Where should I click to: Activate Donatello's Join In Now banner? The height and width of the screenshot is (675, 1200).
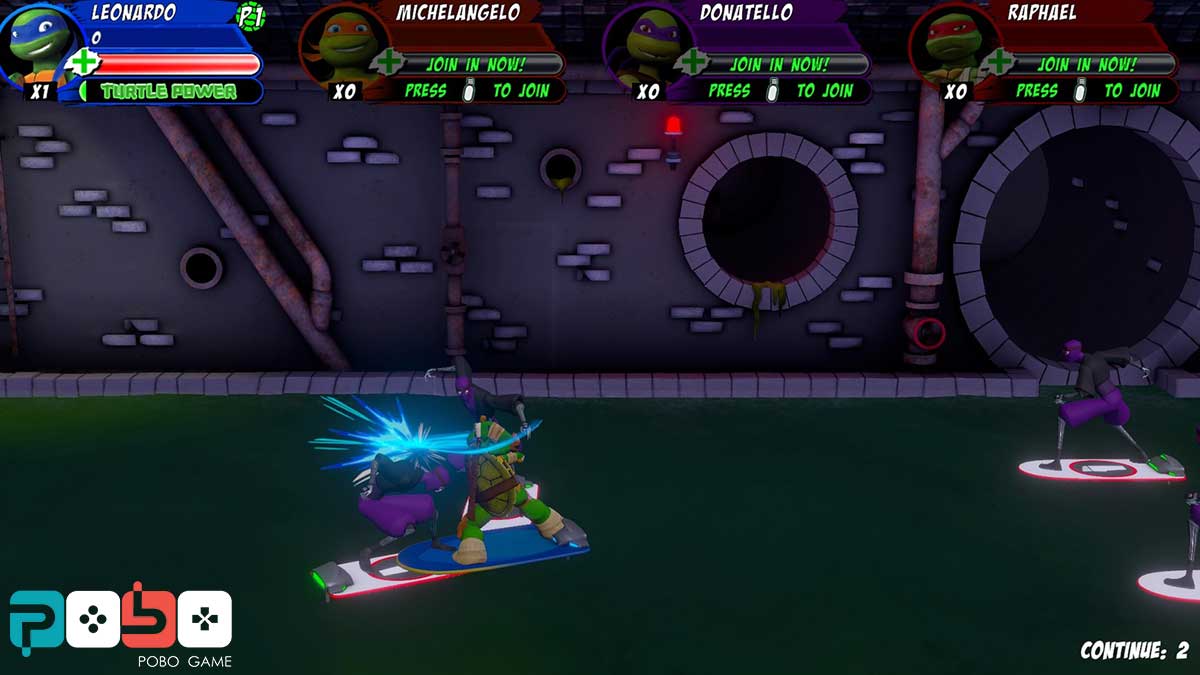click(780, 64)
